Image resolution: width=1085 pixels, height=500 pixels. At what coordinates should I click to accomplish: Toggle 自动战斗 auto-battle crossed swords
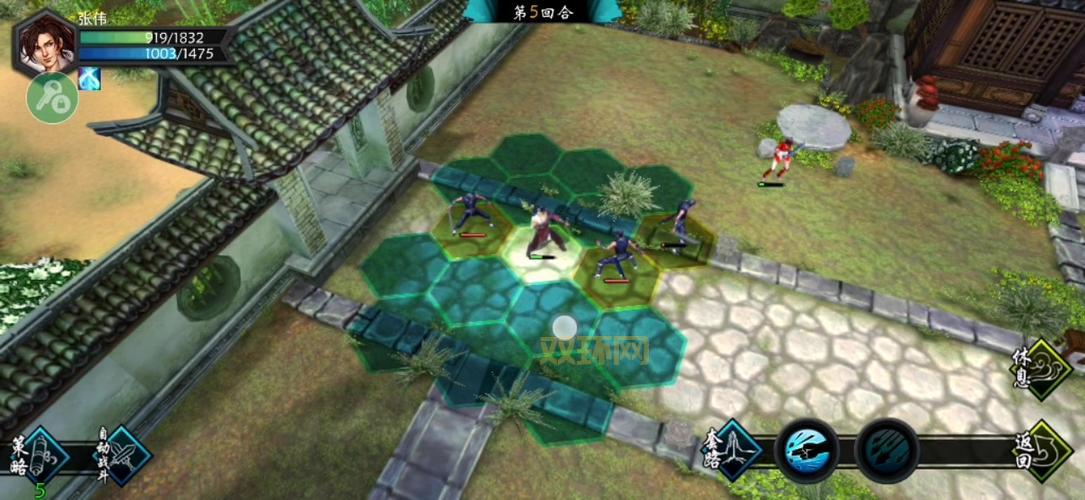124,456
